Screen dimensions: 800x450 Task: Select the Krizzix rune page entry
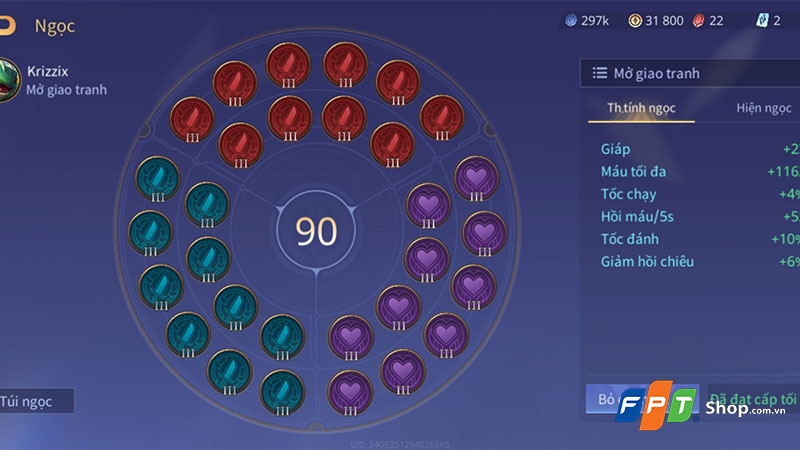(55, 80)
